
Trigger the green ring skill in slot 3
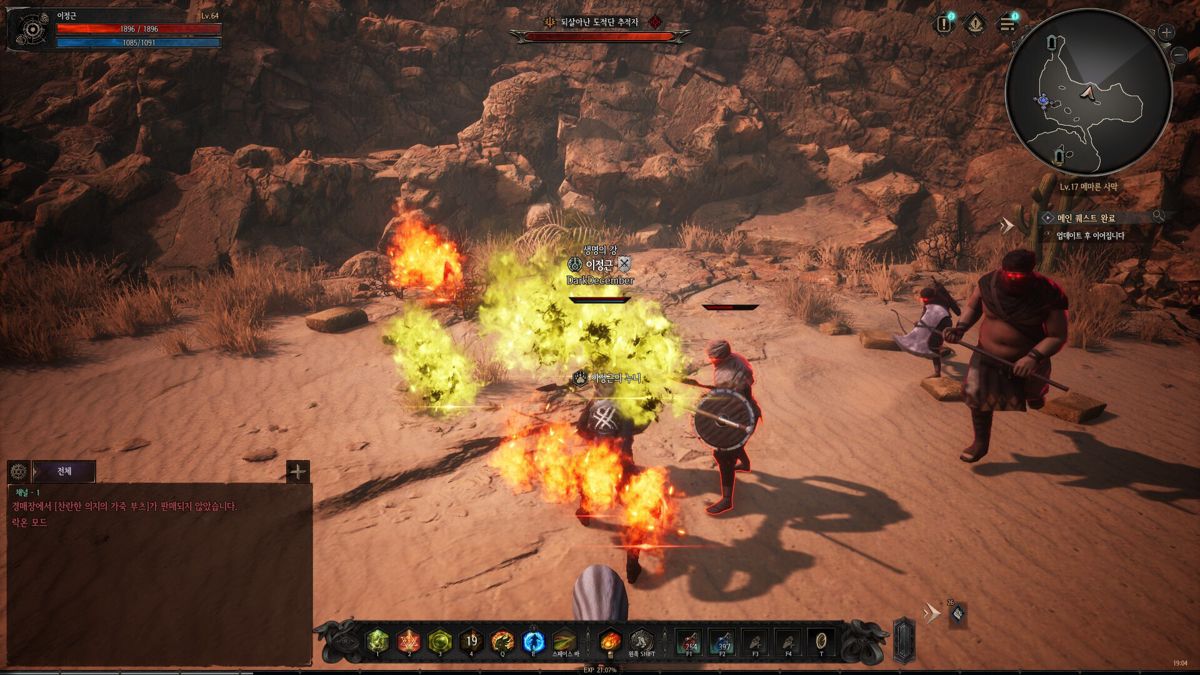439,641
